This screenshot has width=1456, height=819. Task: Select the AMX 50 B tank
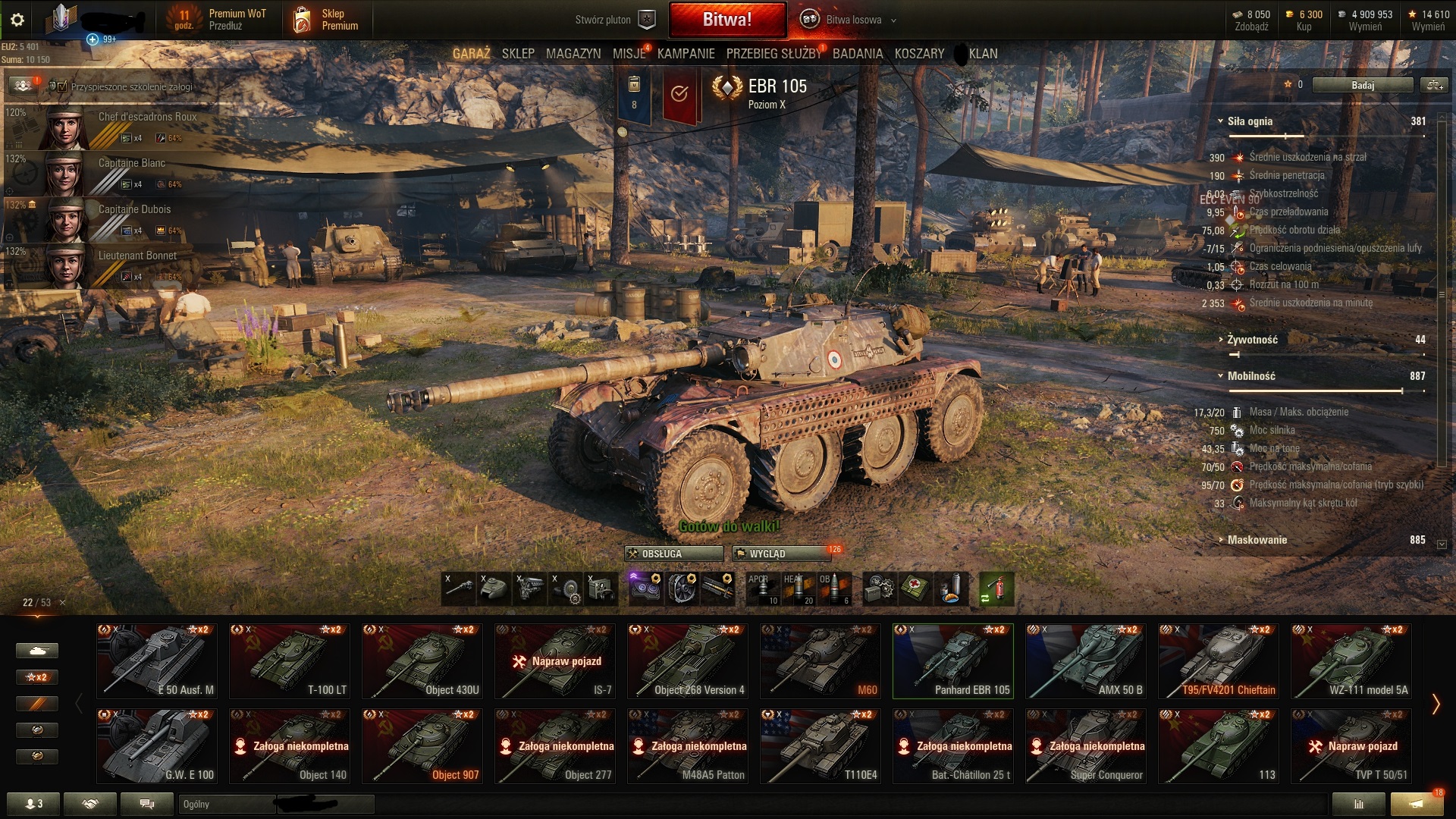coord(1085,661)
